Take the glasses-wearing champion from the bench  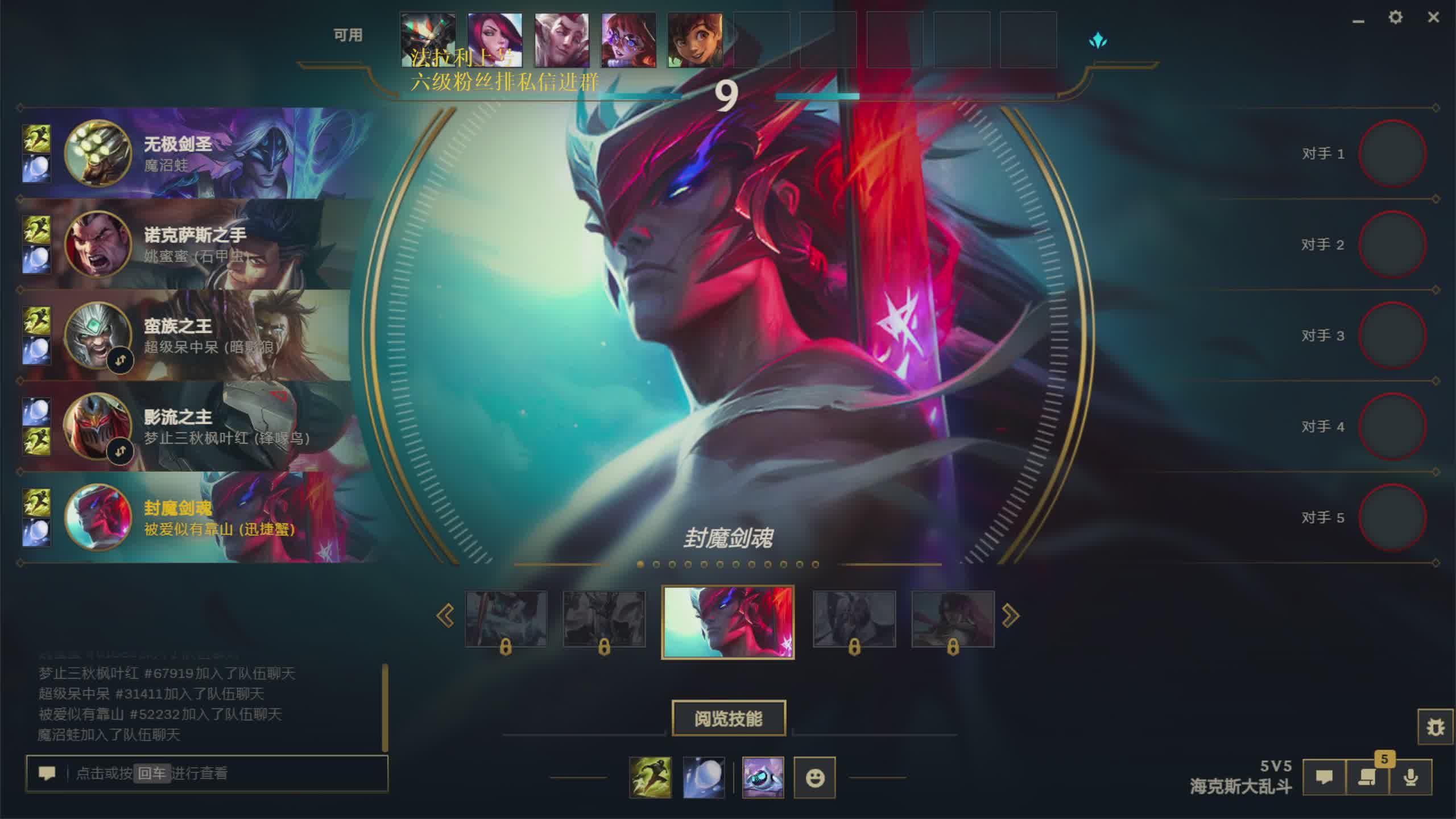click(x=628, y=40)
